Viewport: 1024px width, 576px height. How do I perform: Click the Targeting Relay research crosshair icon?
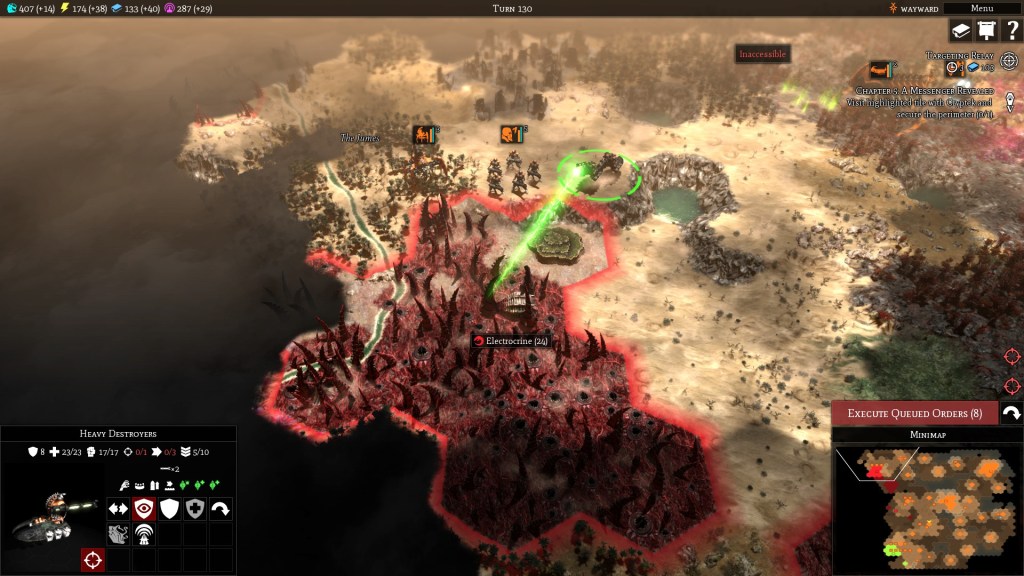1008,60
